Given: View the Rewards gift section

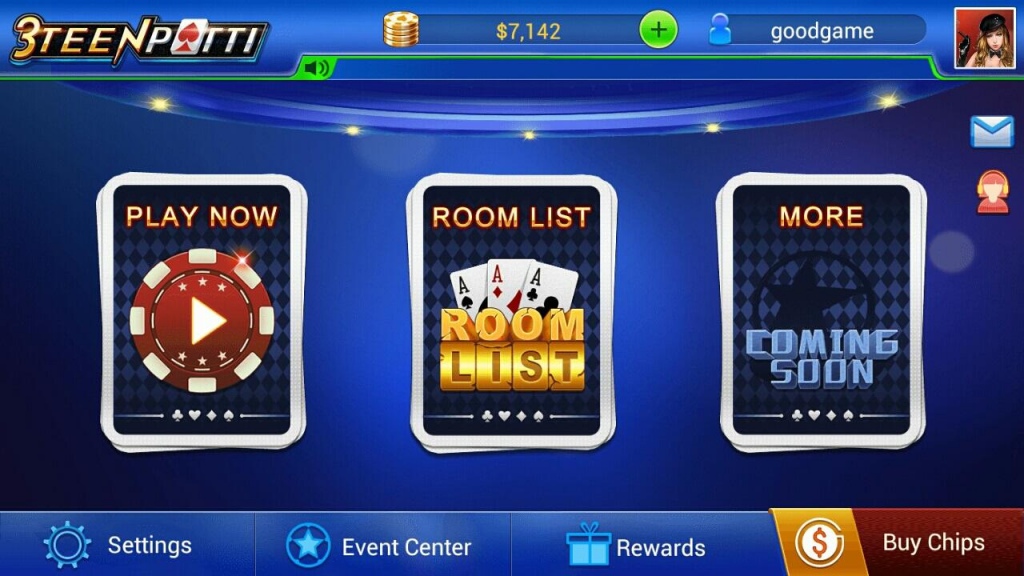Looking at the screenshot, I should tap(636, 546).
